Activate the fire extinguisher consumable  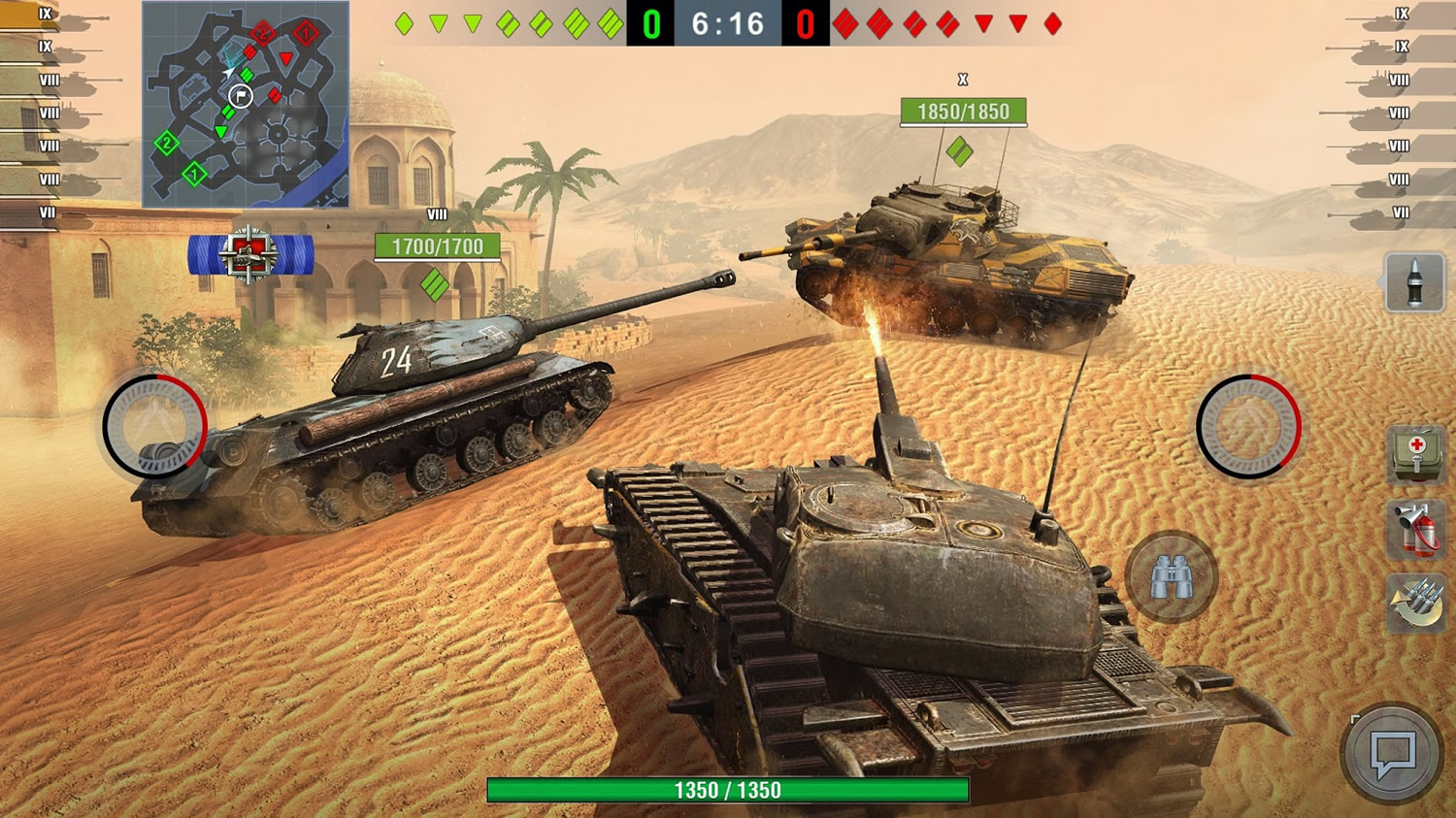1415,527
